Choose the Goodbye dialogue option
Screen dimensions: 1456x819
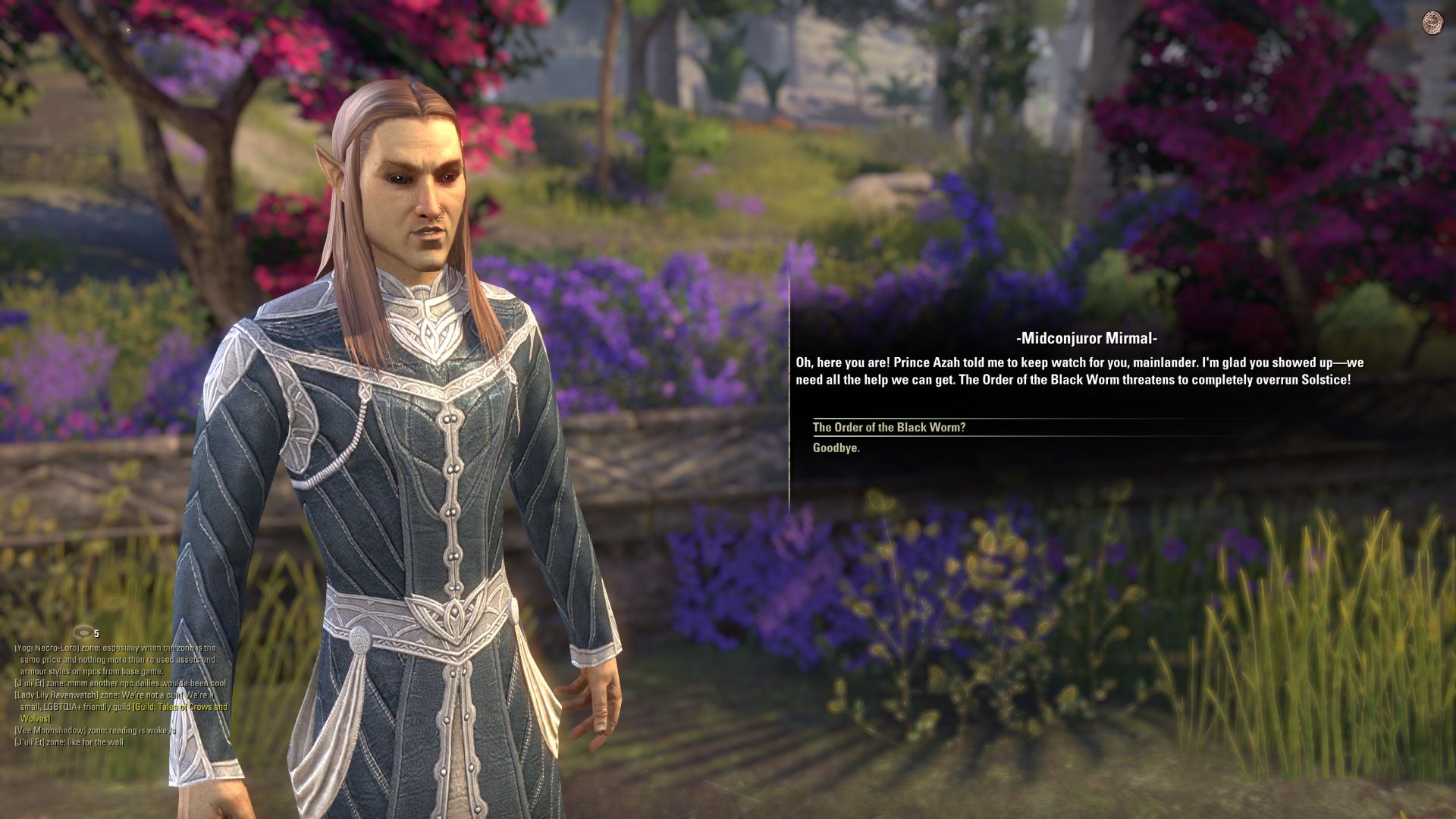(x=836, y=448)
